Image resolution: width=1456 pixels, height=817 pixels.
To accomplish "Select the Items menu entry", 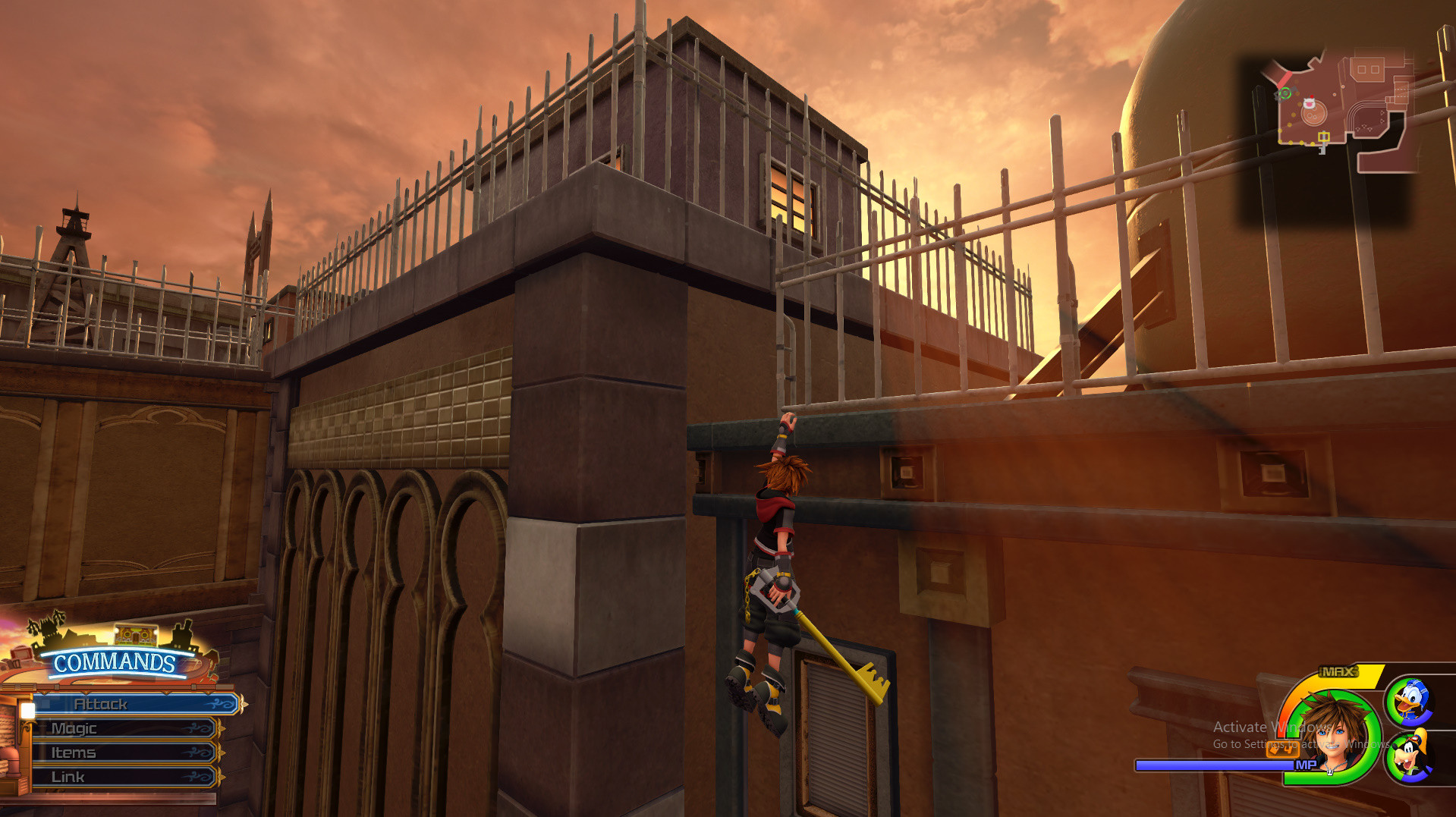I will click(72, 753).
